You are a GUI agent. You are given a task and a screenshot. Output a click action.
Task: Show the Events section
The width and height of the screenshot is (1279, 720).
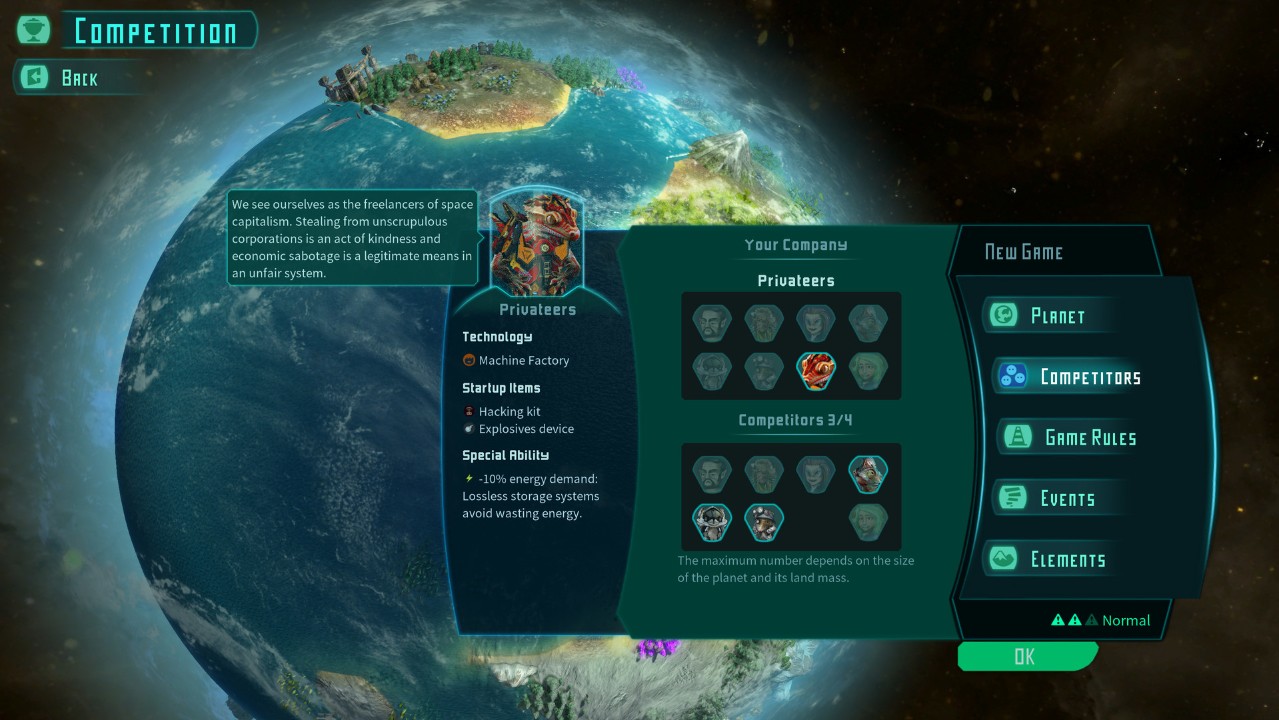(1066, 499)
